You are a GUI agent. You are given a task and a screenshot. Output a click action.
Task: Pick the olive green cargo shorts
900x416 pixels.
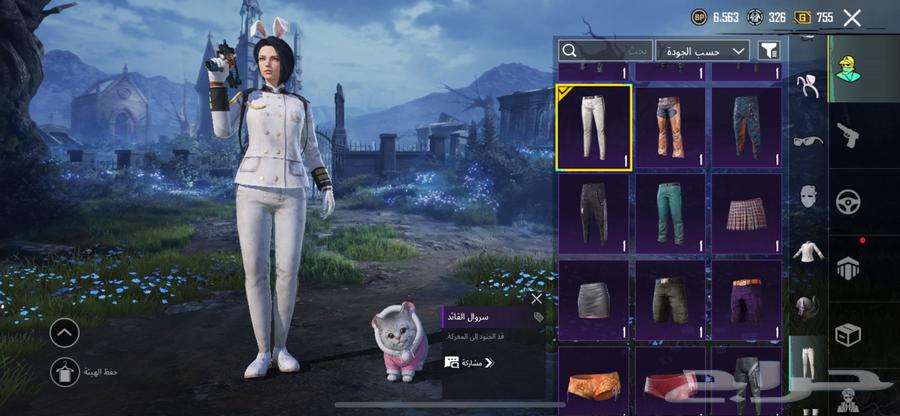670,298
